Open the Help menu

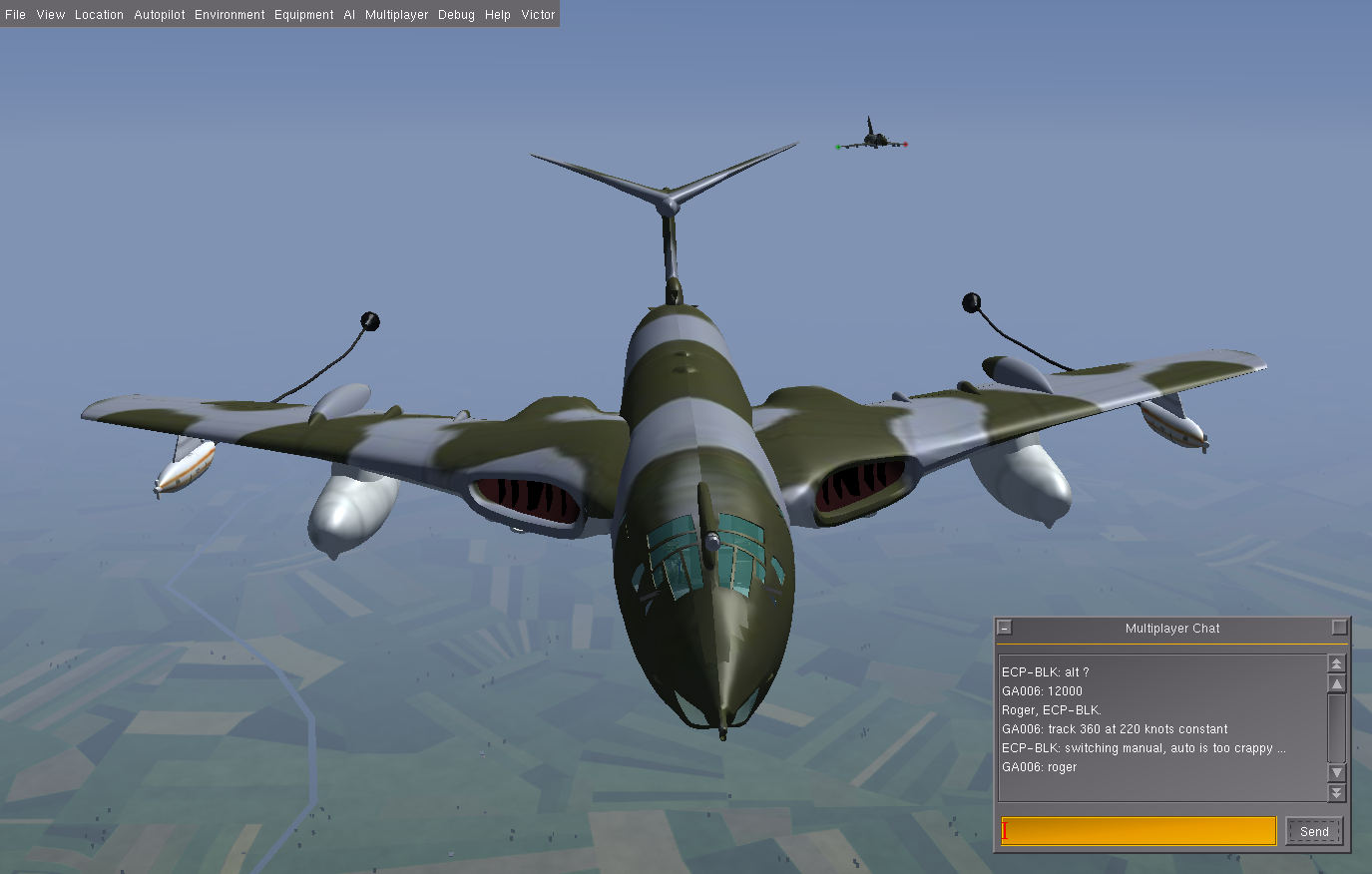click(498, 15)
